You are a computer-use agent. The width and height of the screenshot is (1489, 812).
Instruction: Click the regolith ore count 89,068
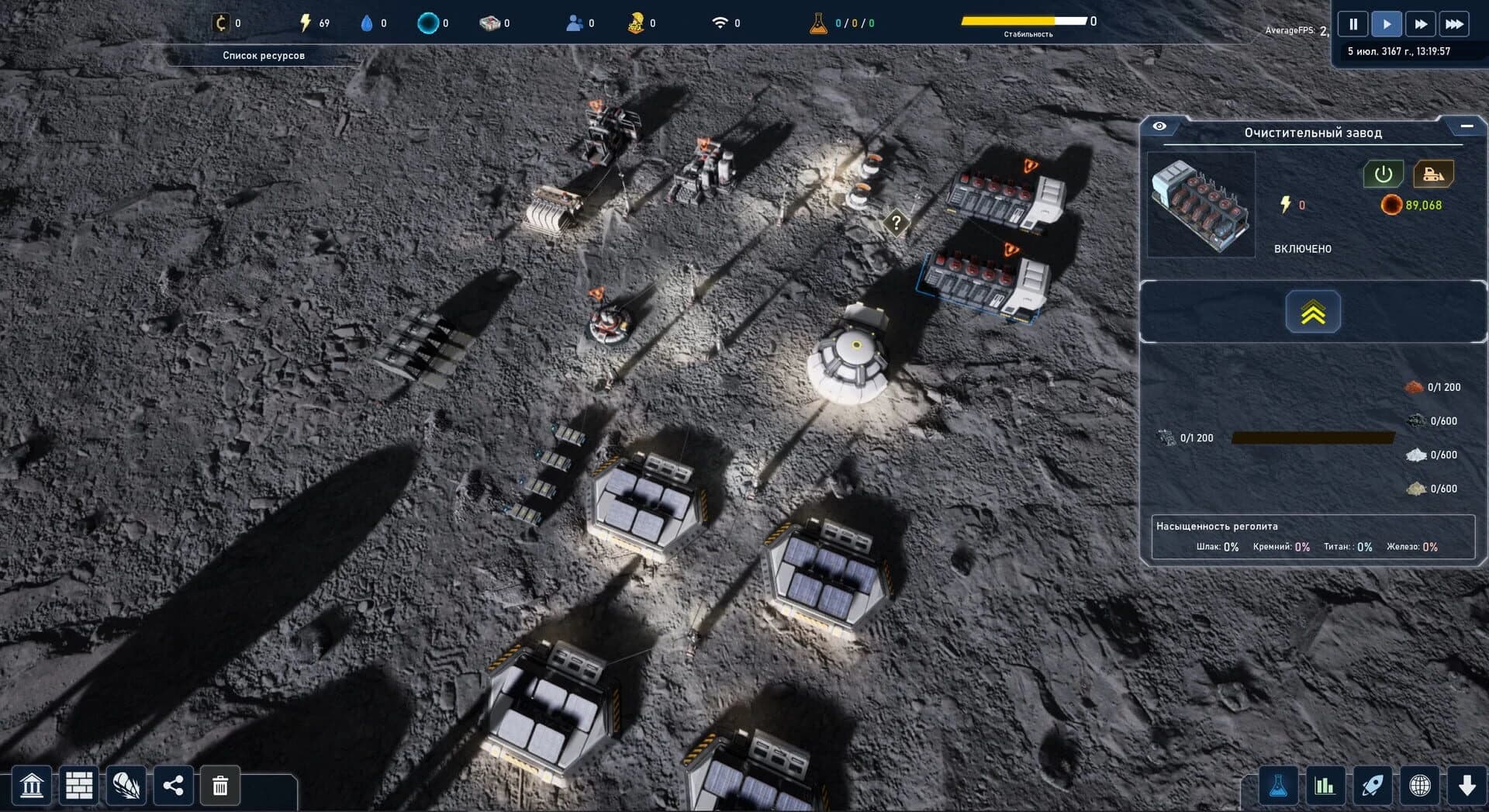(1415, 206)
